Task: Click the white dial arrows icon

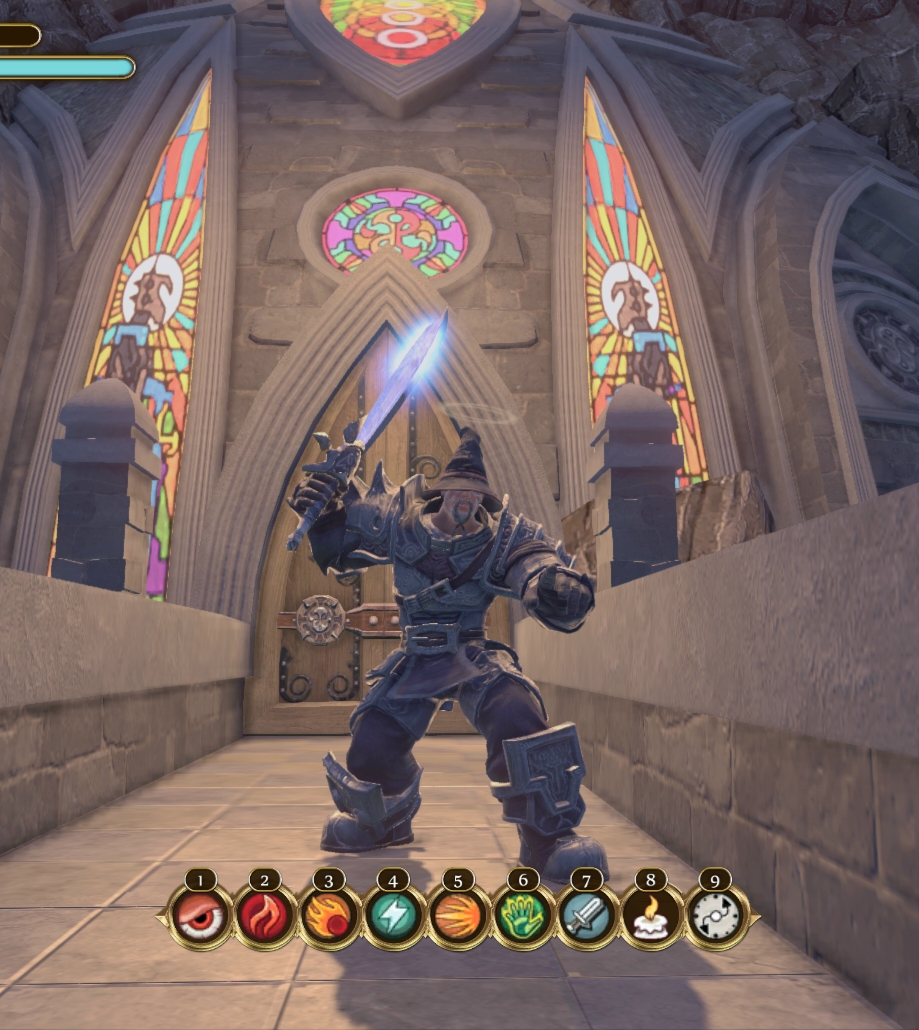Action: pyautogui.click(x=715, y=916)
